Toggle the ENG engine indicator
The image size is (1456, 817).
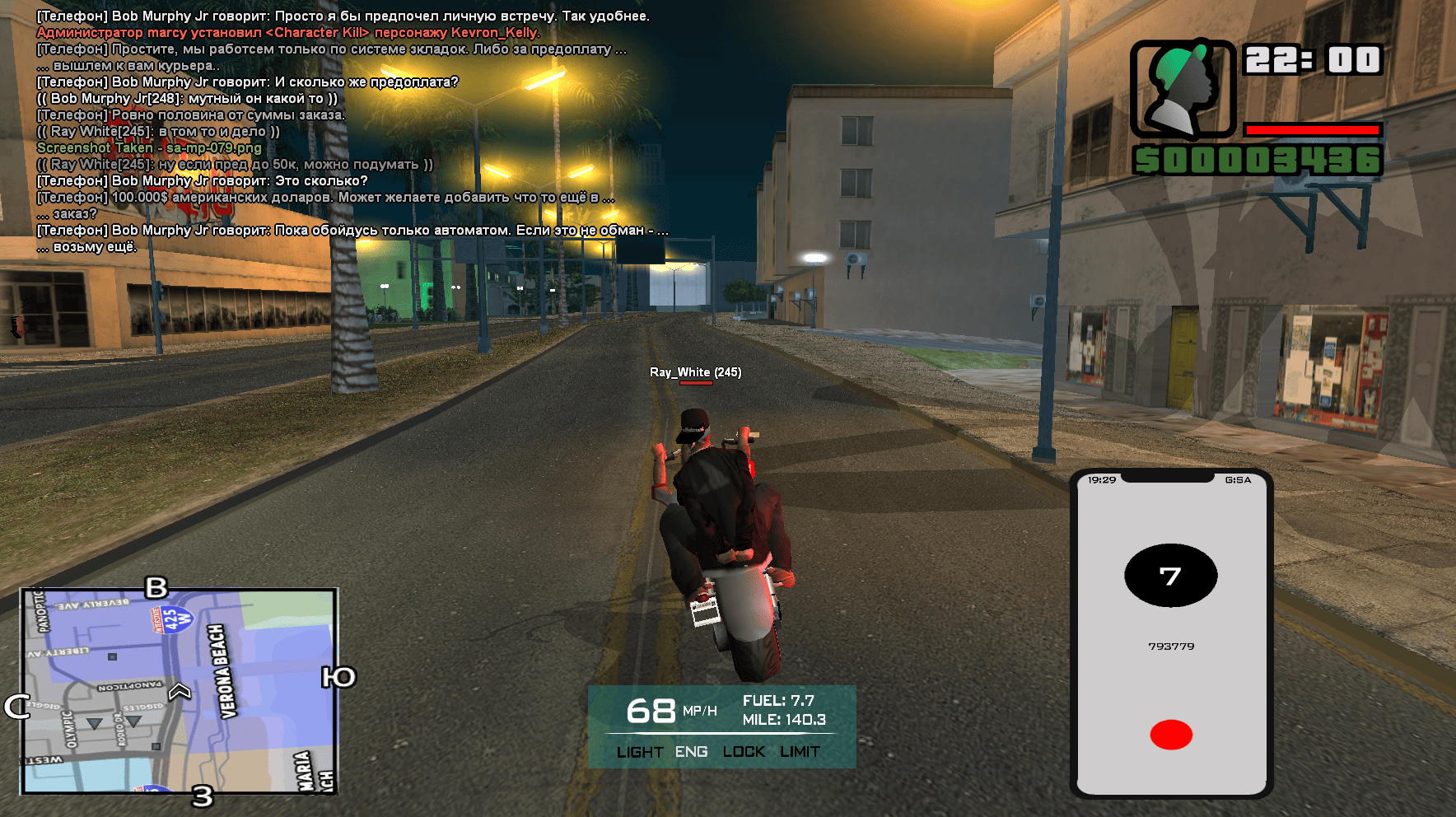pyautogui.click(x=691, y=752)
